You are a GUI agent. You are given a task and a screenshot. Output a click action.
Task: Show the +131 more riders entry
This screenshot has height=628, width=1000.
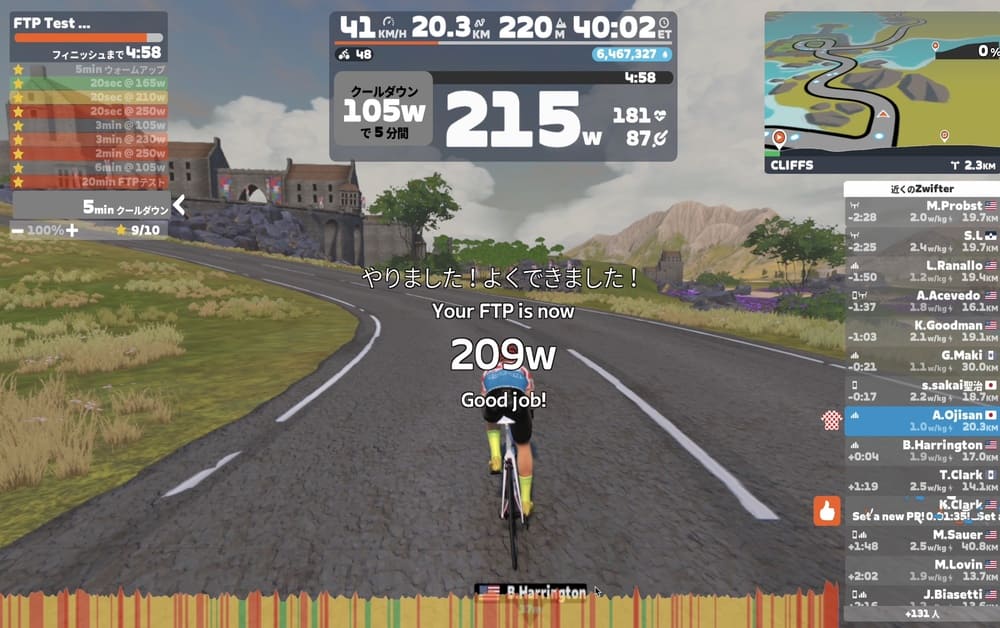[920, 614]
